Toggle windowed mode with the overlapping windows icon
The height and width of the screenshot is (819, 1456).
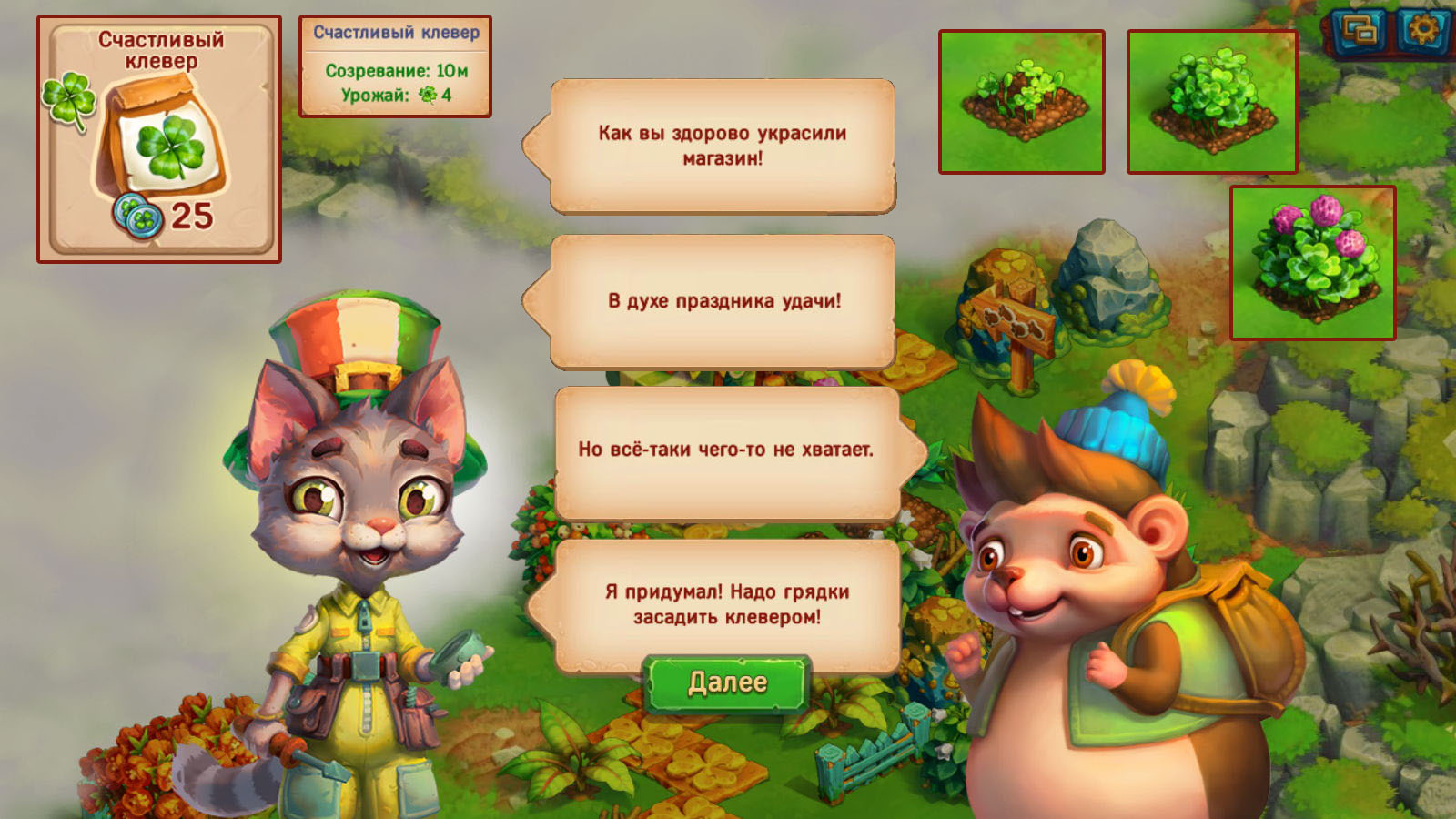coord(1360,31)
